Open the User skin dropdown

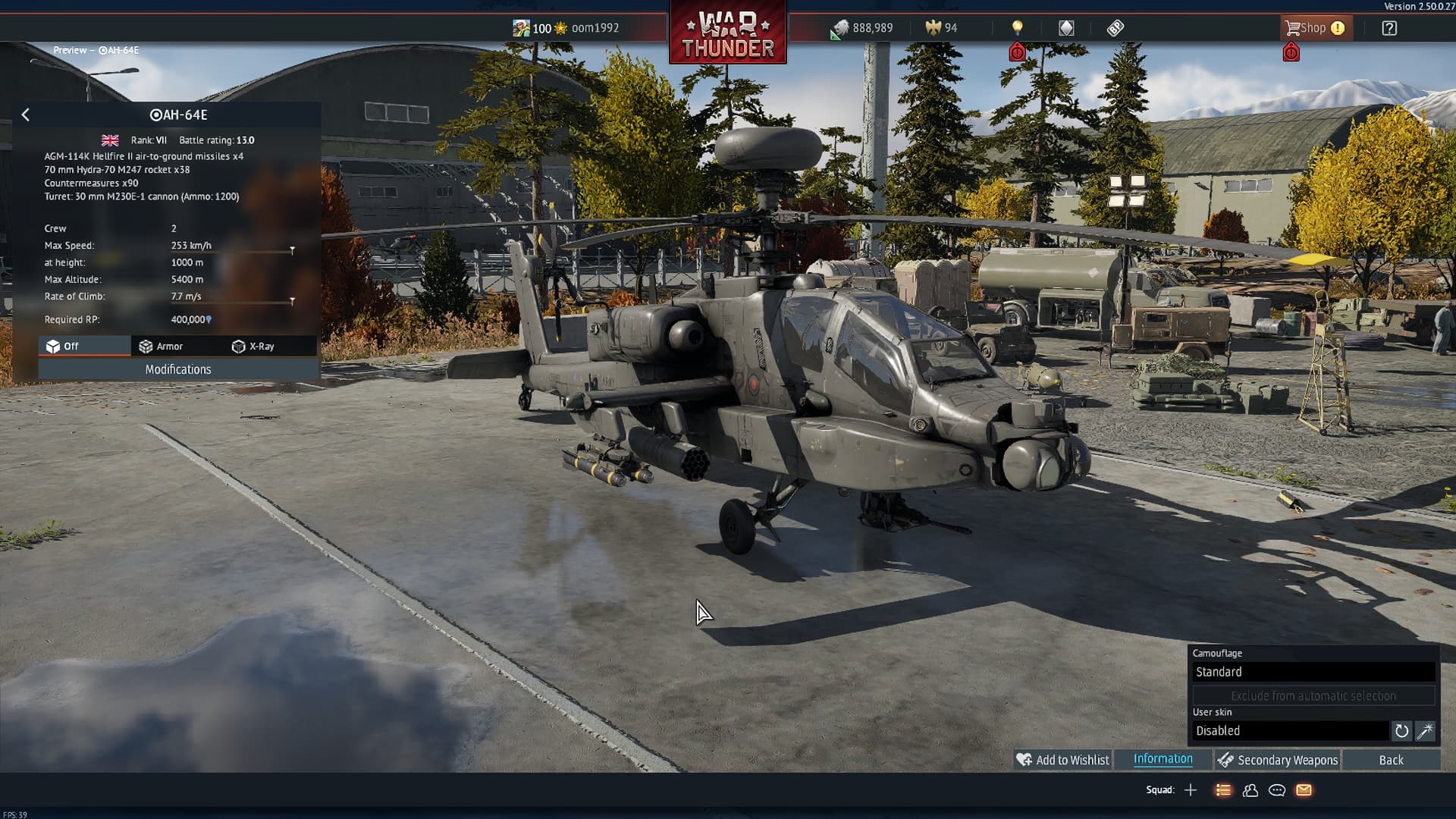[1290, 731]
